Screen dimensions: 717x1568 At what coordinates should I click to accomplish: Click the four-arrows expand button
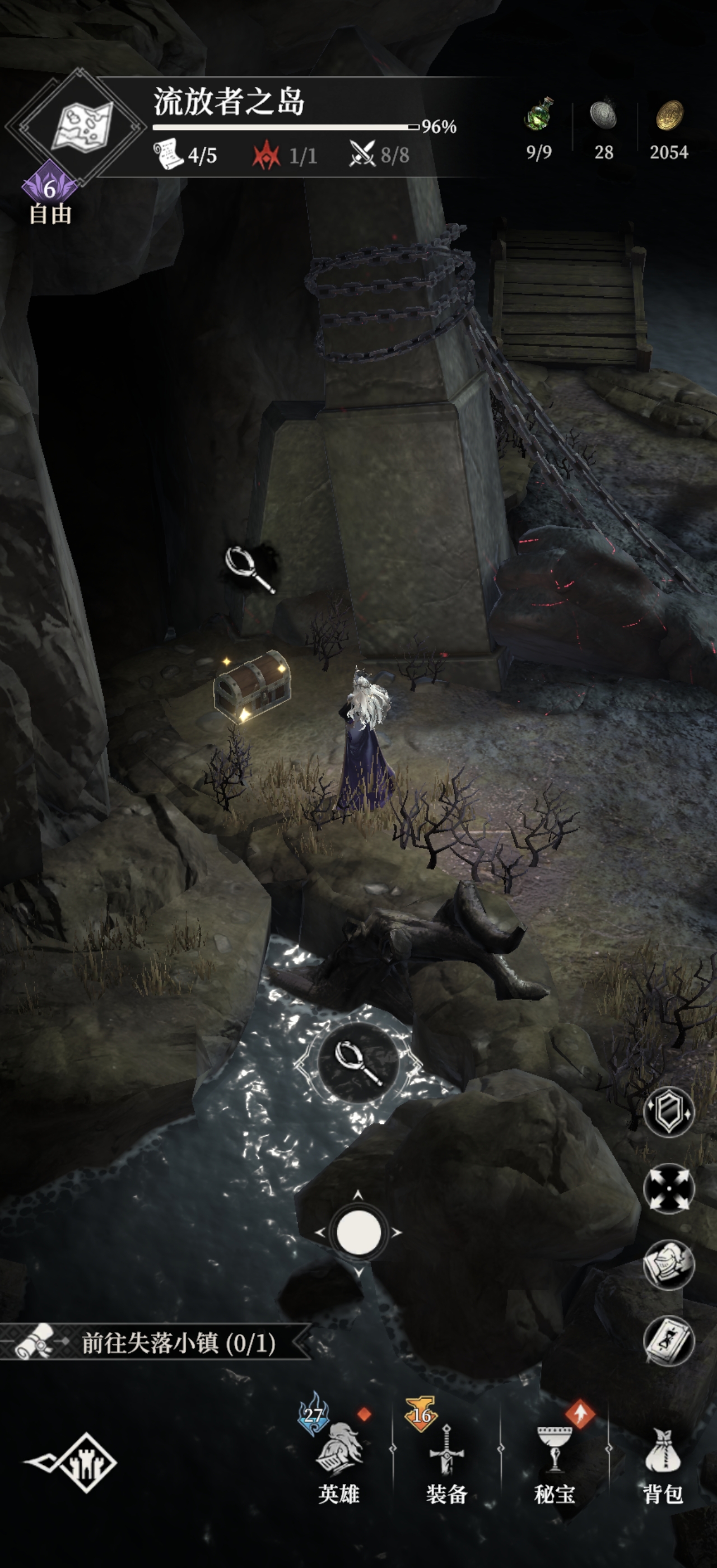pyautogui.click(x=668, y=1188)
